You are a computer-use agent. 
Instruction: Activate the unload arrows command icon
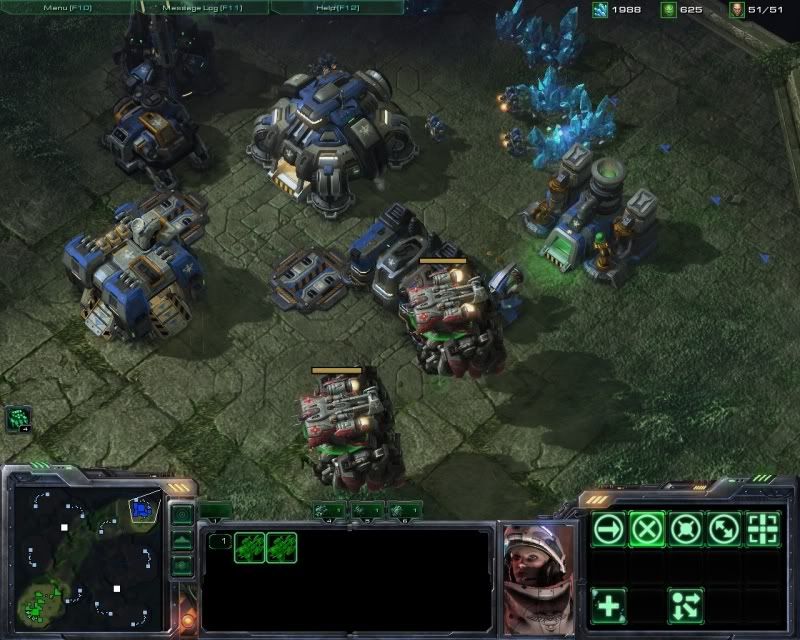click(x=686, y=604)
